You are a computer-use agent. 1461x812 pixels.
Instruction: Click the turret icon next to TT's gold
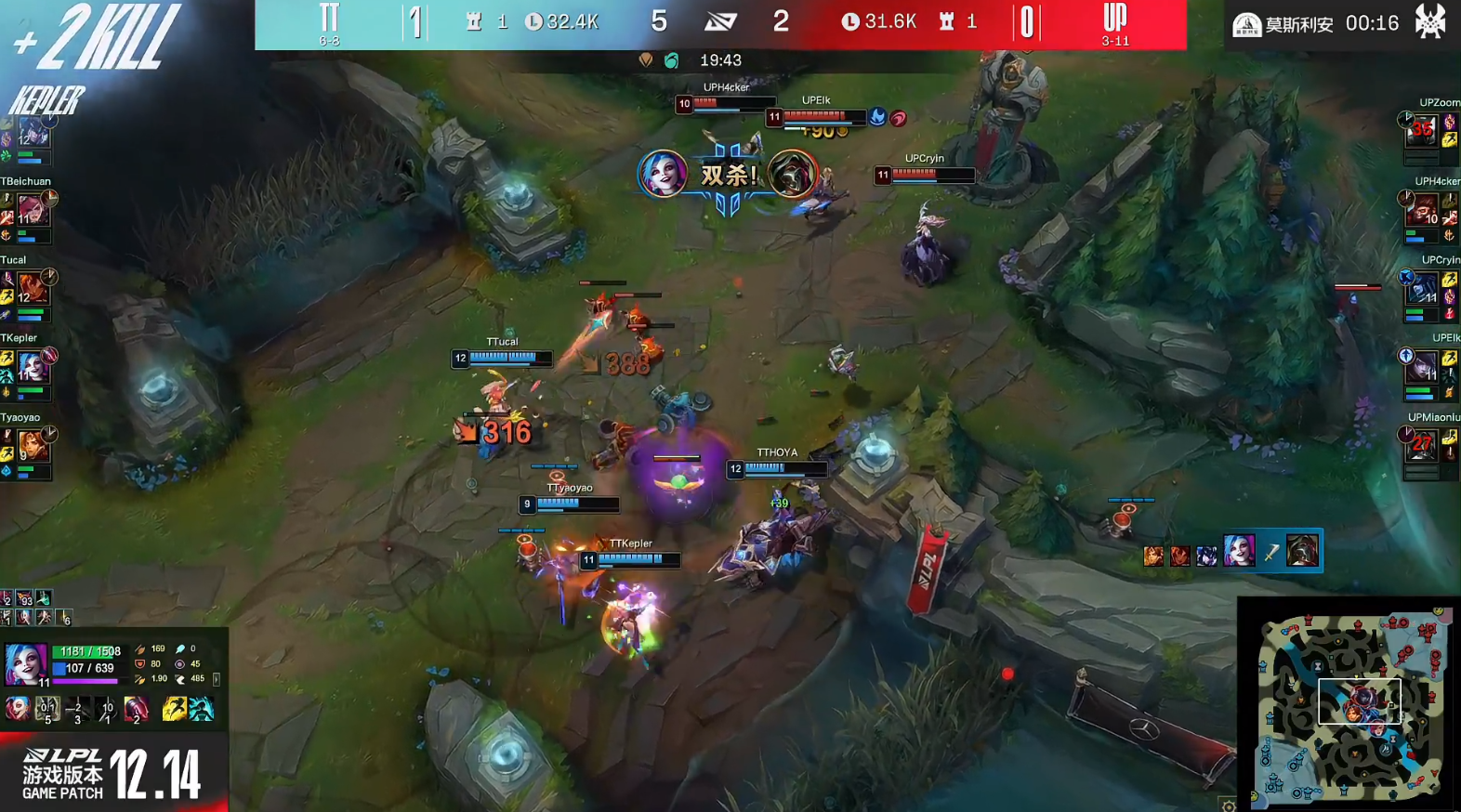(475, 22)
